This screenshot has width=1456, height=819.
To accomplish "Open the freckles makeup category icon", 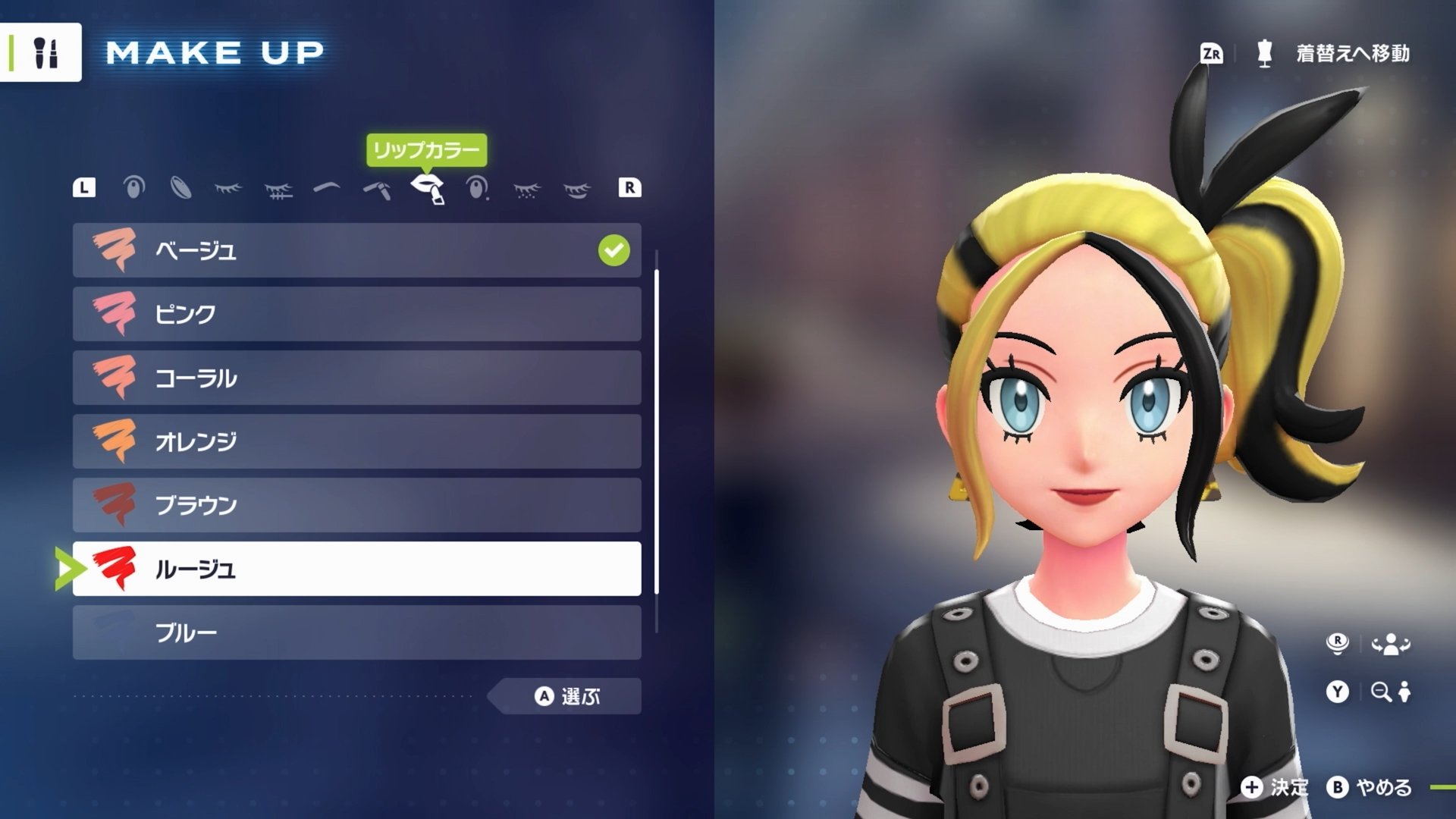I will tap(525, 190).
